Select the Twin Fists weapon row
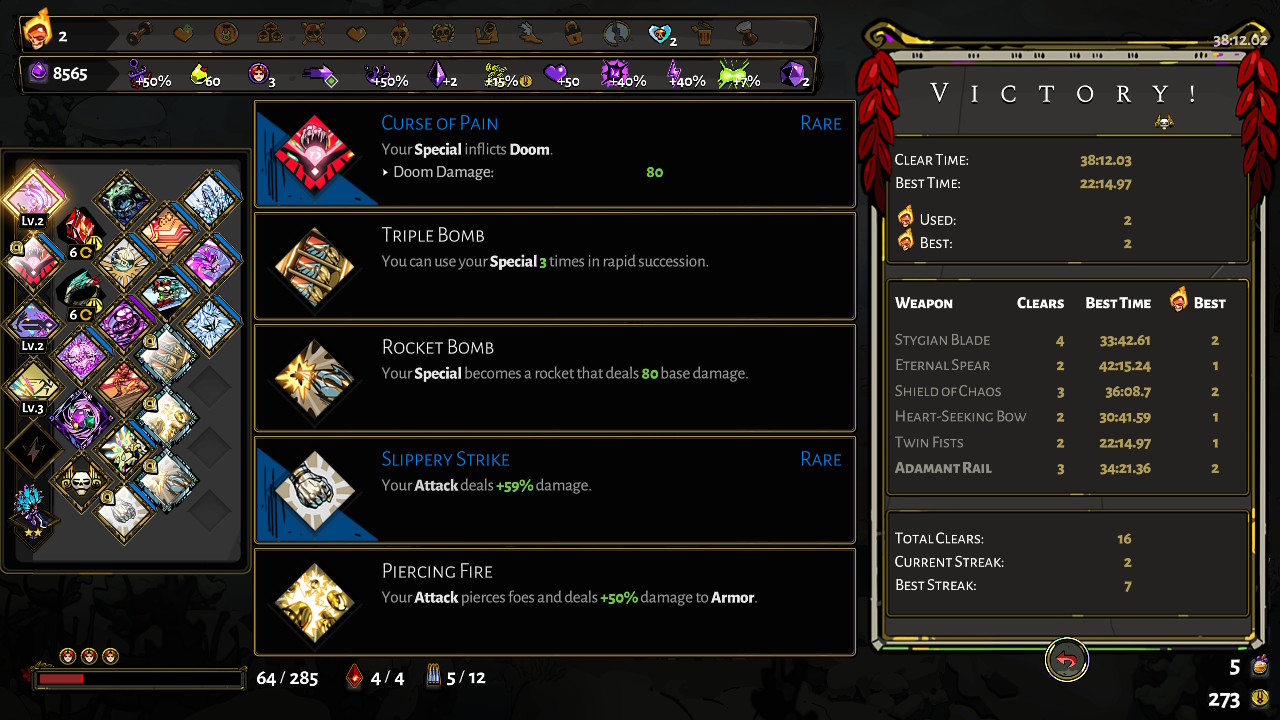 1067,442
